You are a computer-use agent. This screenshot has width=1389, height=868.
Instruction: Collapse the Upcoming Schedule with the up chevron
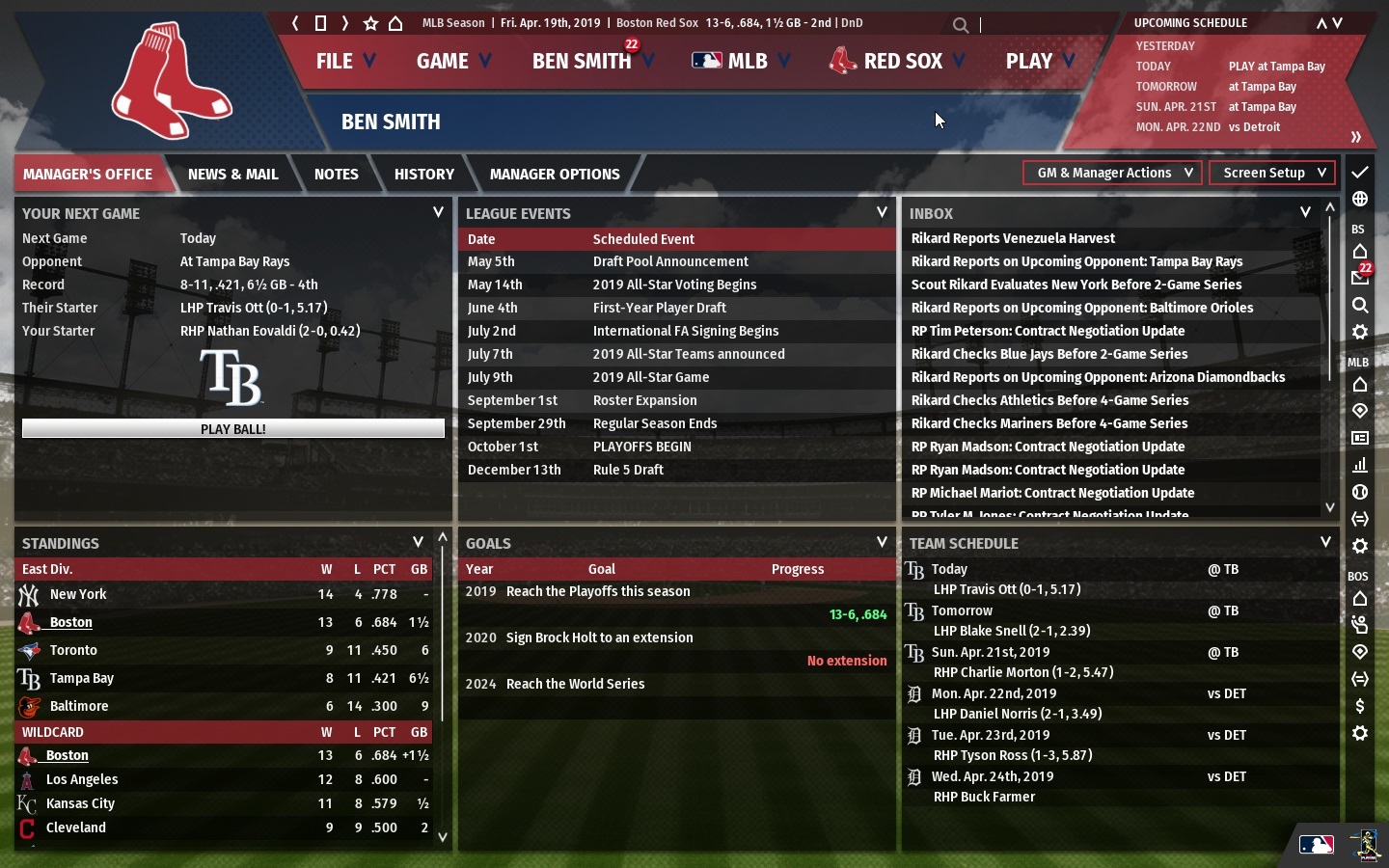click(1322, 22)
